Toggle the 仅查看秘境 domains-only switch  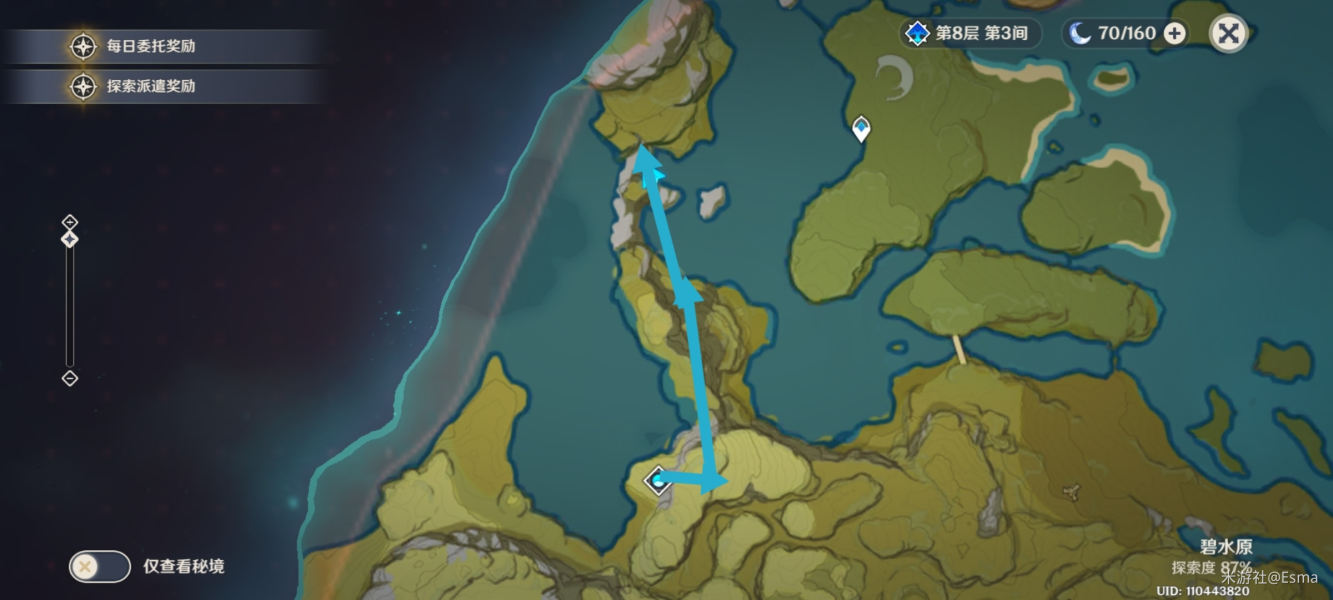click(100, 566)
